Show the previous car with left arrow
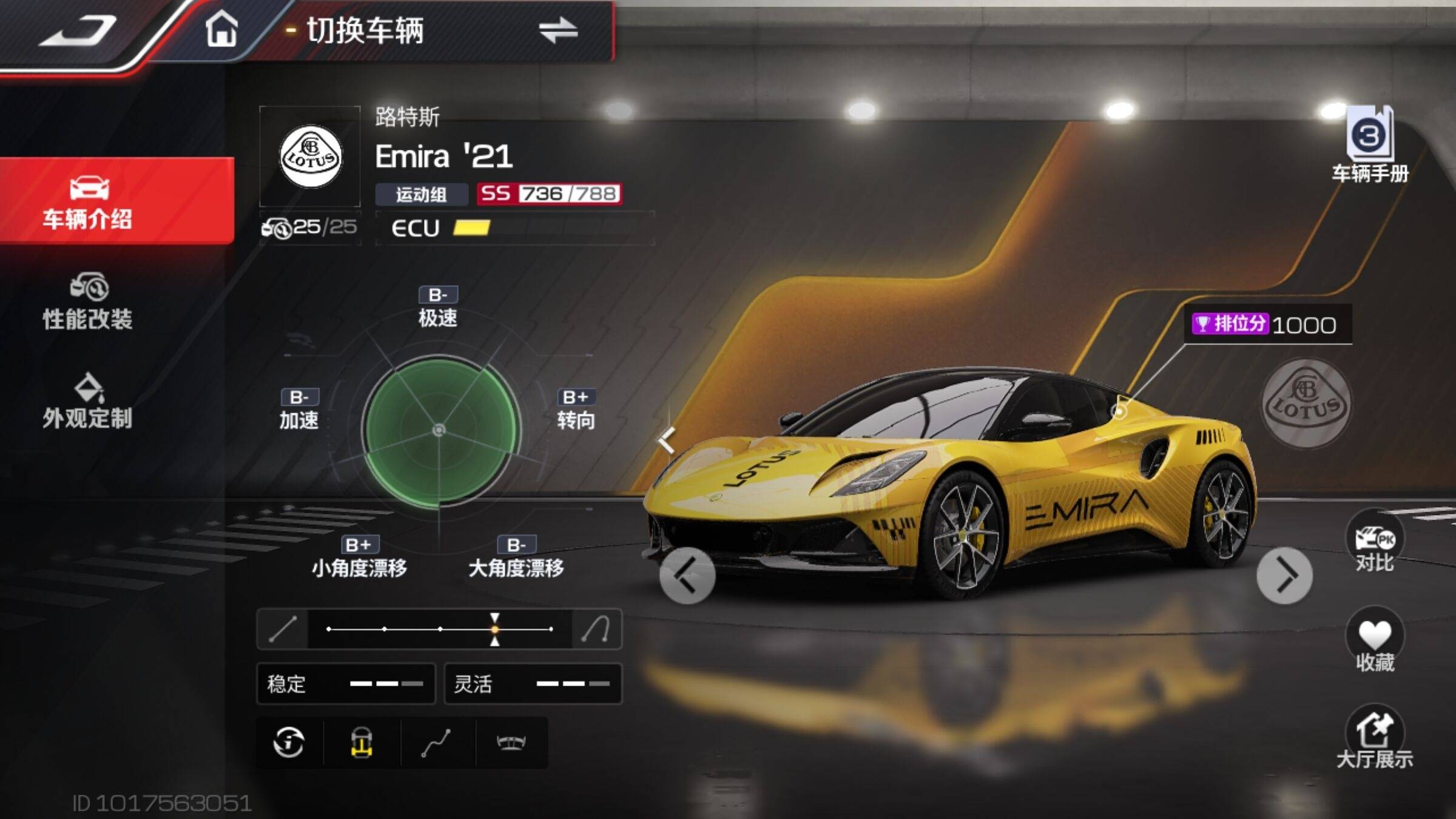The width and height of the screenshot is (1456, 819). (x=687, y=575)
